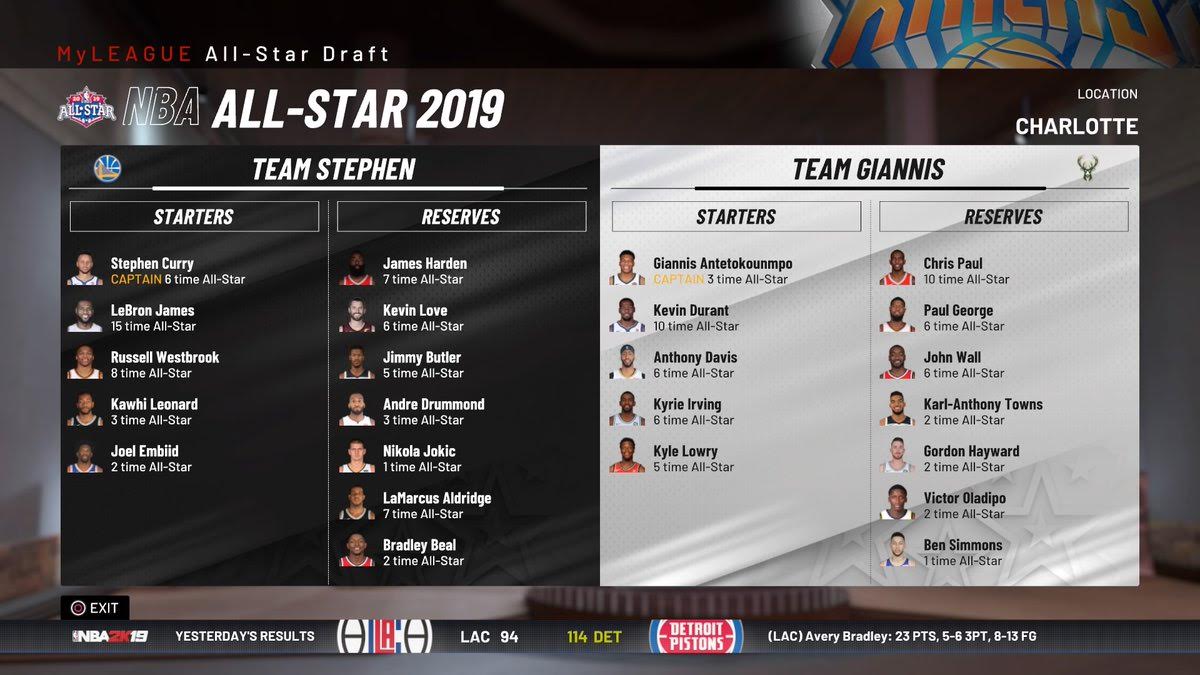
Task: Open the Team Stephen header panel
Action: coord(333,169)
